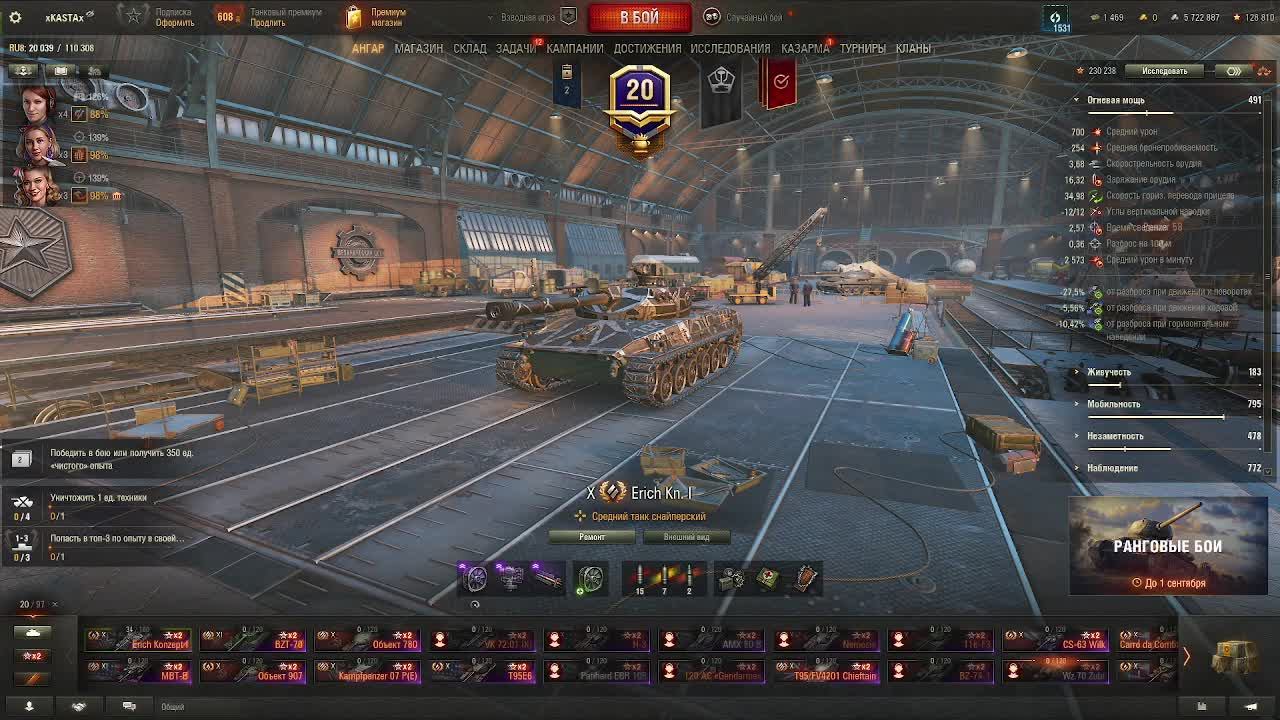This screenshot has width=1280, height=720.
Task: Show the ДОСТИЖЕНИЯ tab
Action: [647, 48]
